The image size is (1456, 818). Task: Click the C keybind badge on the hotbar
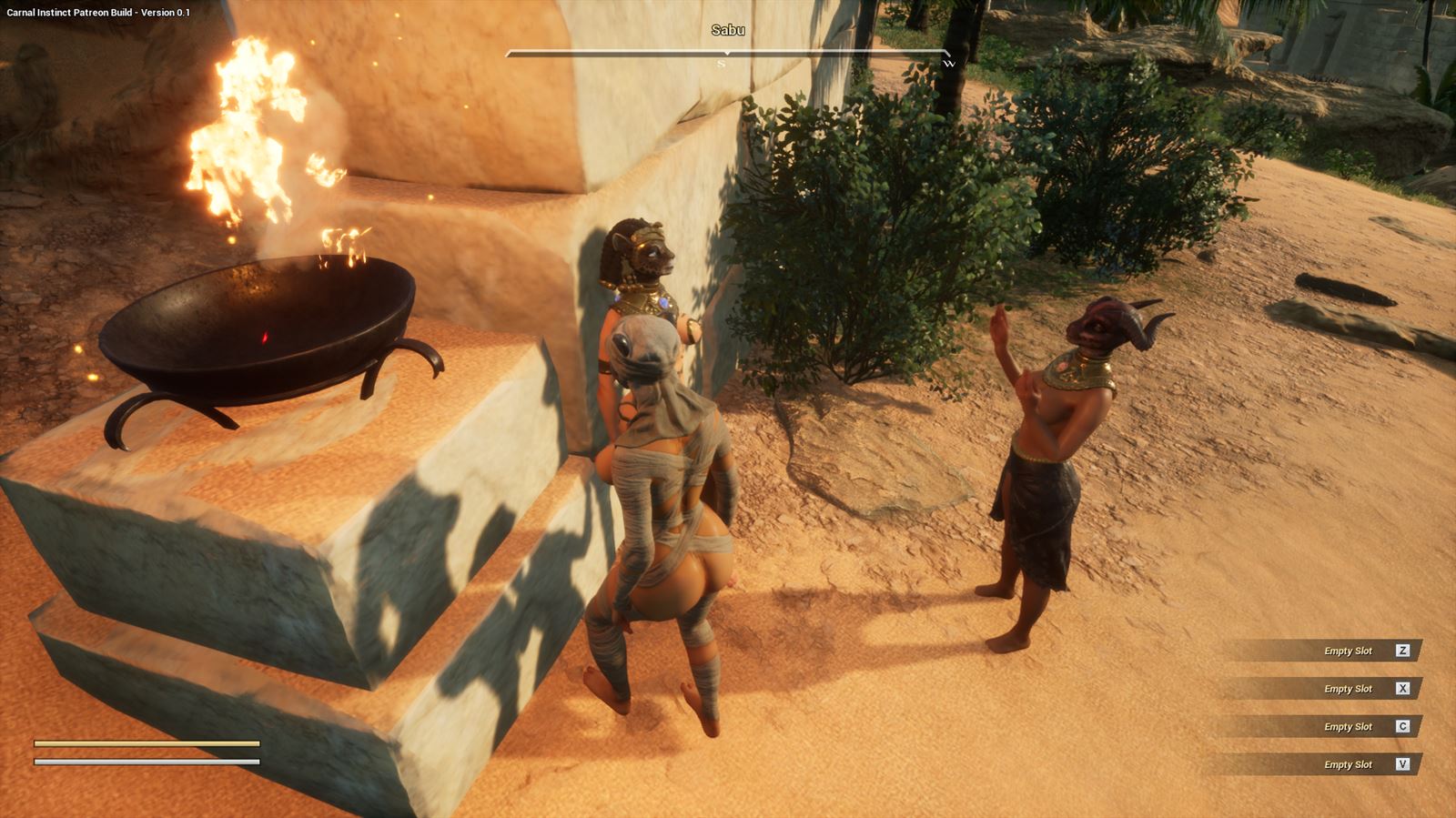1402,727
